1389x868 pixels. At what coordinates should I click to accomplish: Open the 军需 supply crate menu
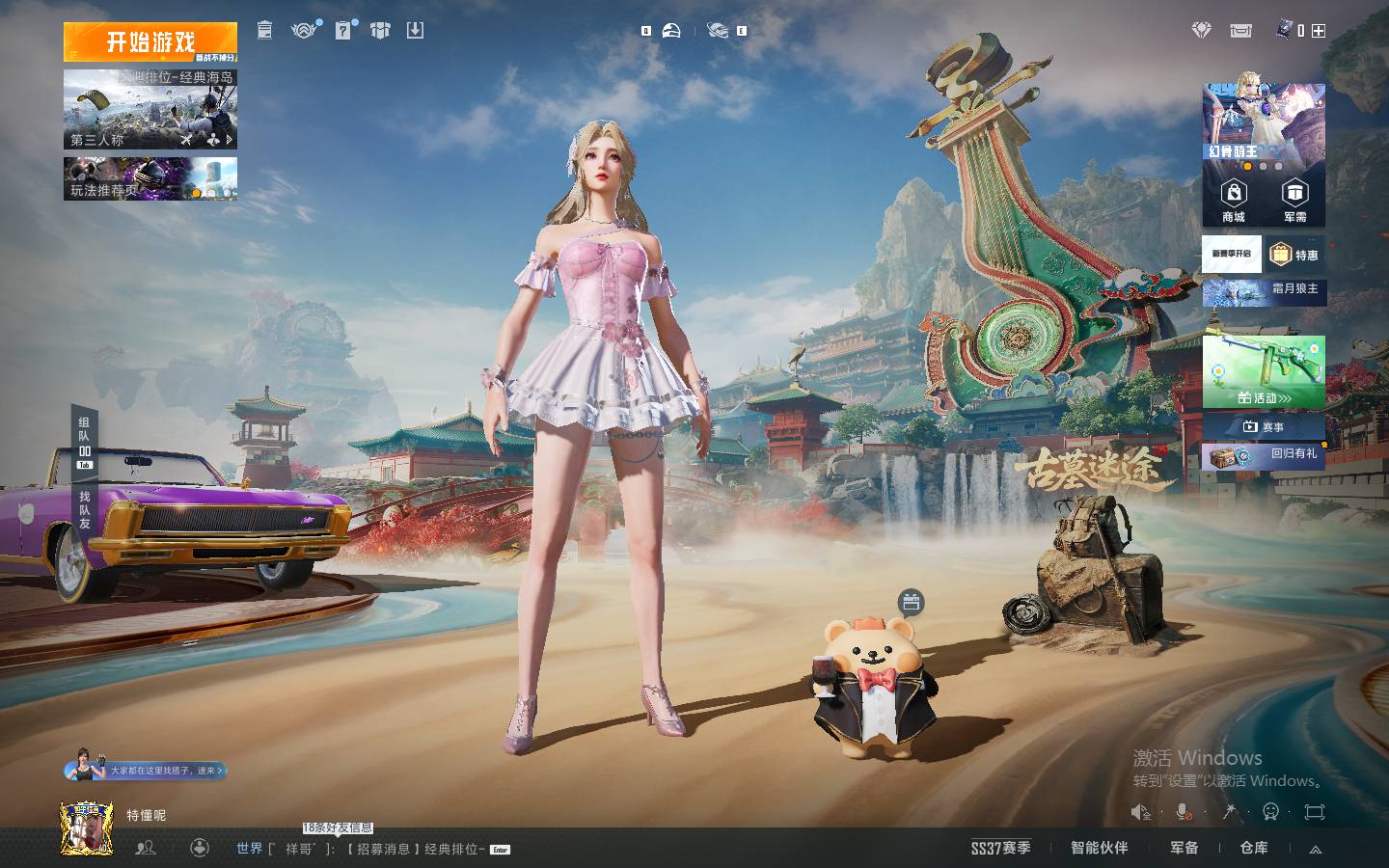click(1294, 201)
